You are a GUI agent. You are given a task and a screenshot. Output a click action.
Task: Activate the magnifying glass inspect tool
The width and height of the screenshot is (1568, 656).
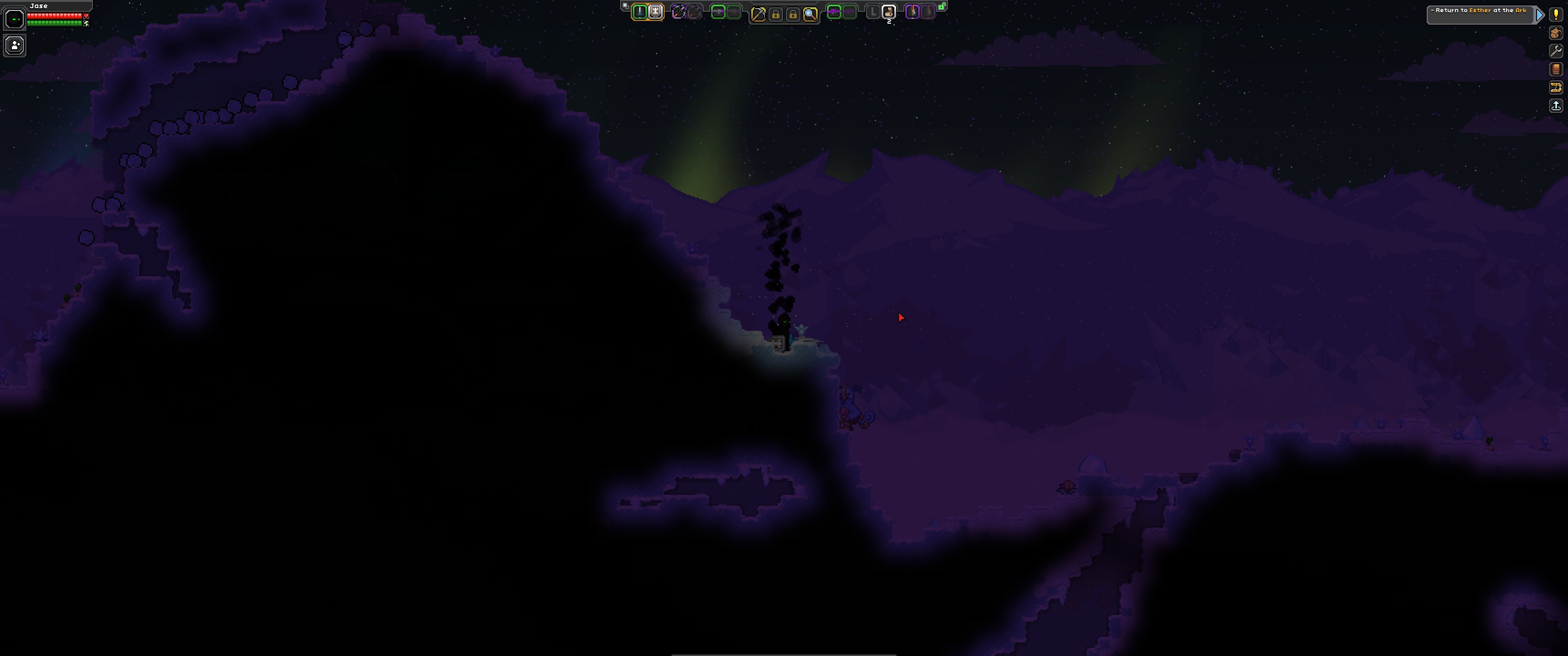click(810, 14)
